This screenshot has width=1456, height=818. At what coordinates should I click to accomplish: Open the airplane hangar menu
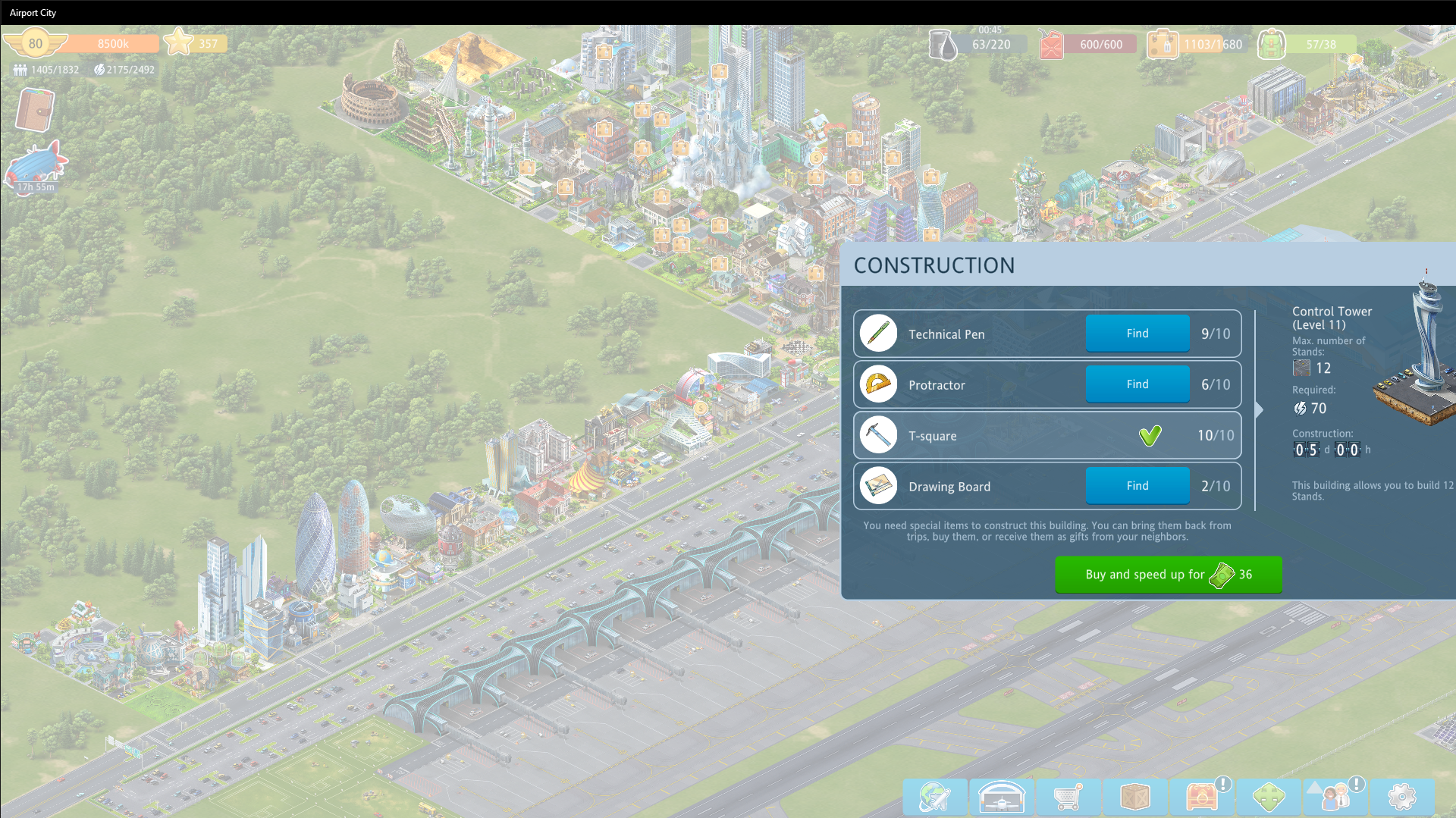click(1001, 797)
